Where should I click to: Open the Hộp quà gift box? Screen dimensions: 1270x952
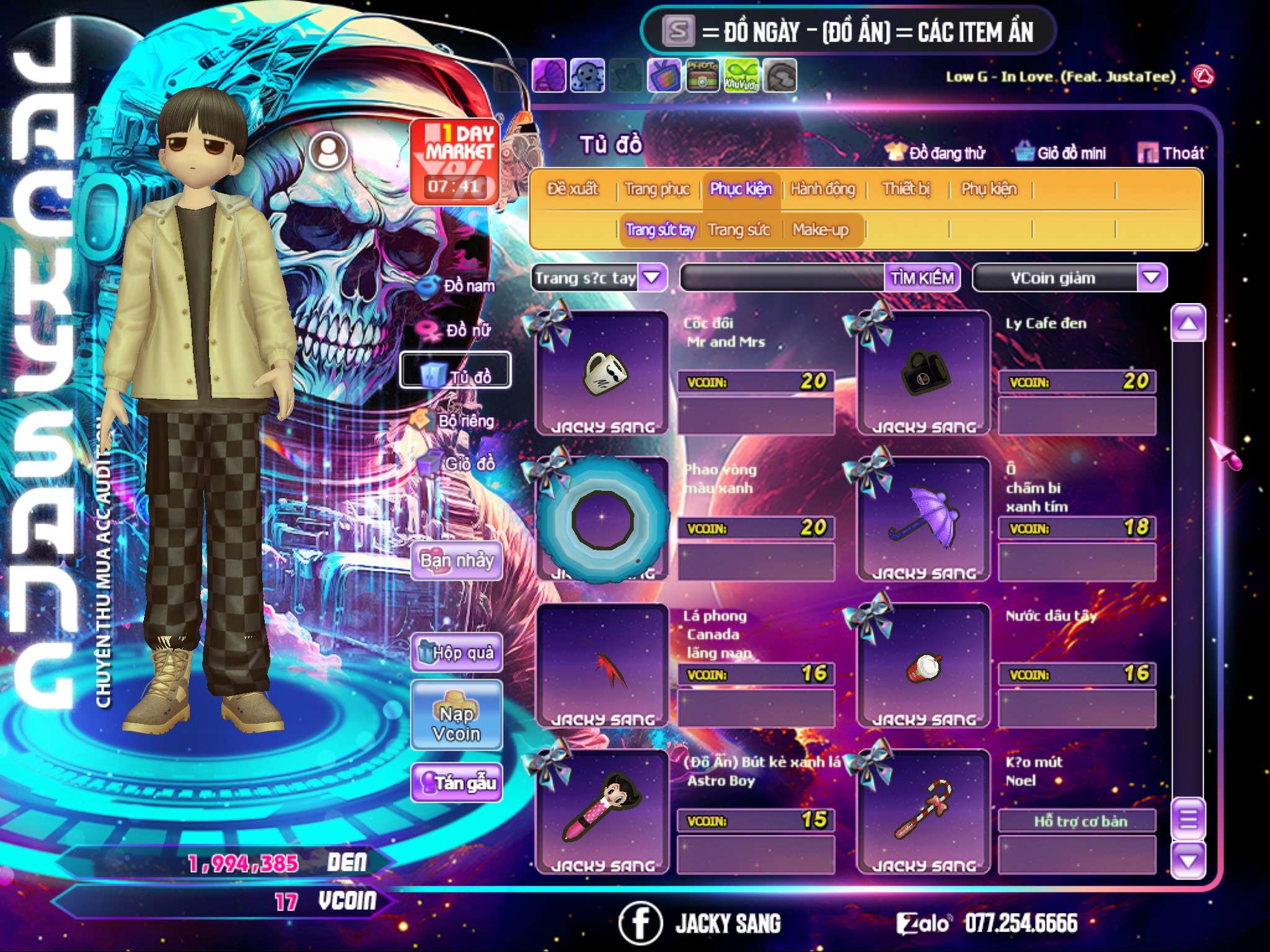coord(456,652)
